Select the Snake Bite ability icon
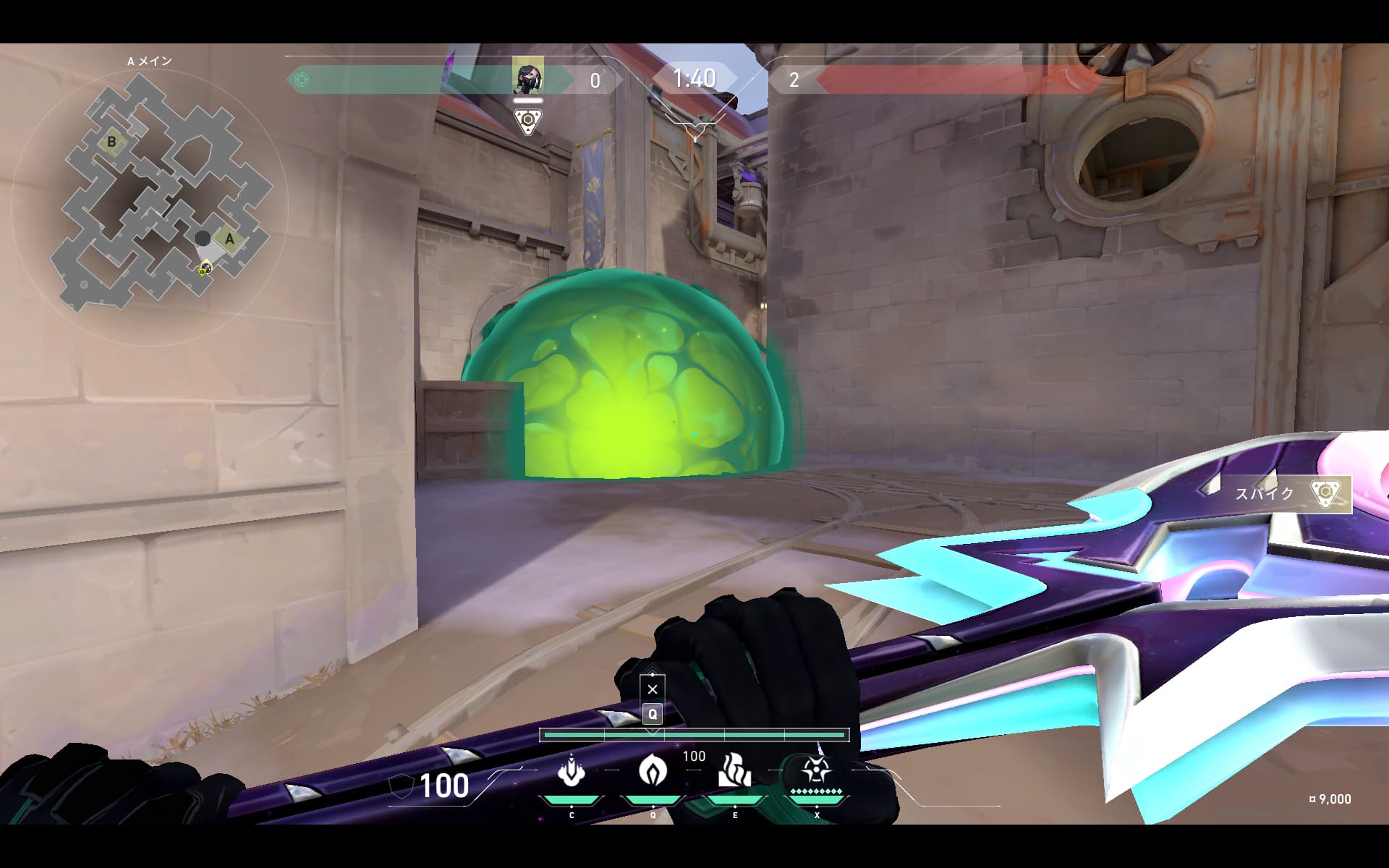Screen dimensions: 1389x868 click(572, 772)
